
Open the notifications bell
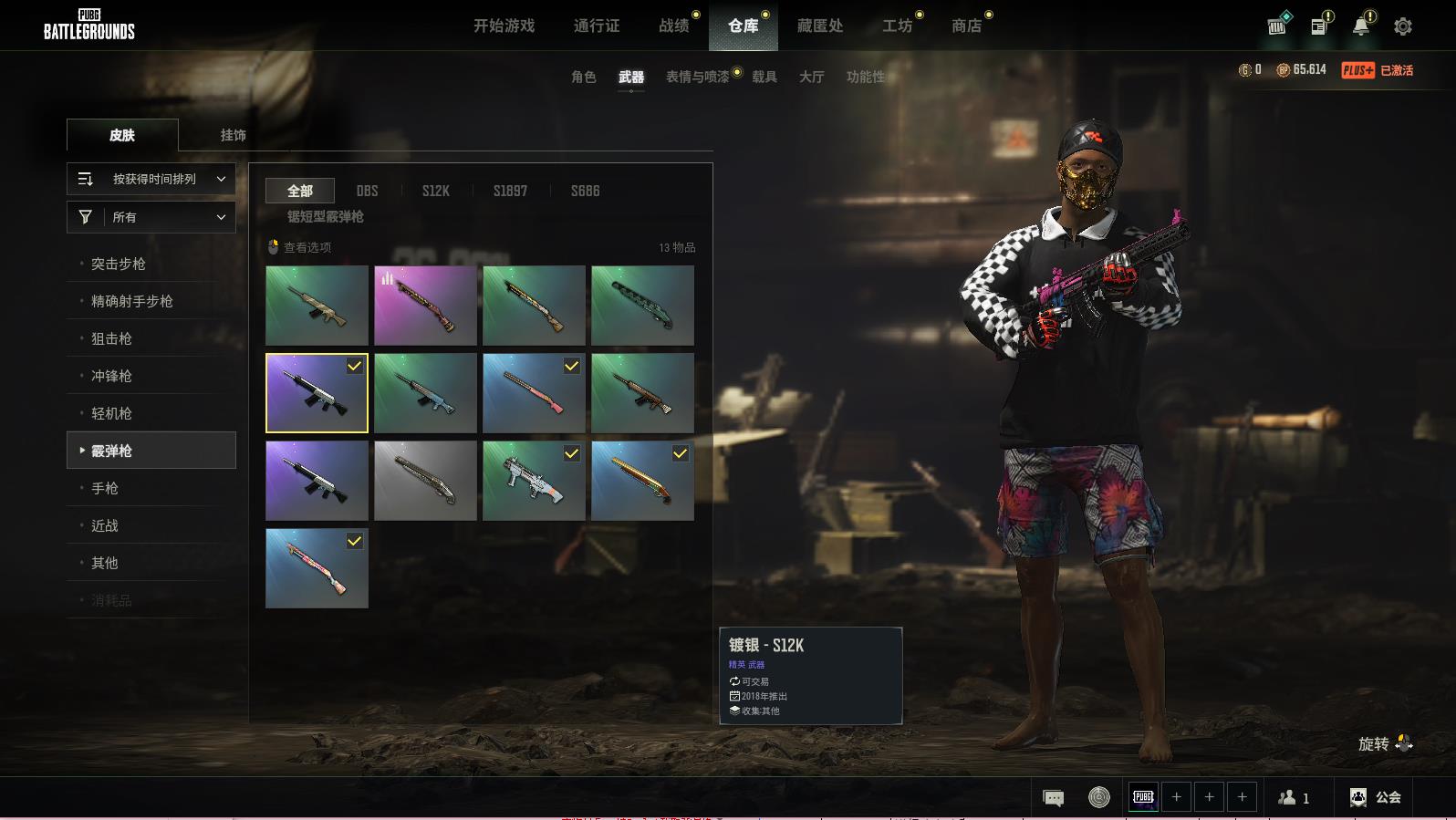[x=1360, y=26]
